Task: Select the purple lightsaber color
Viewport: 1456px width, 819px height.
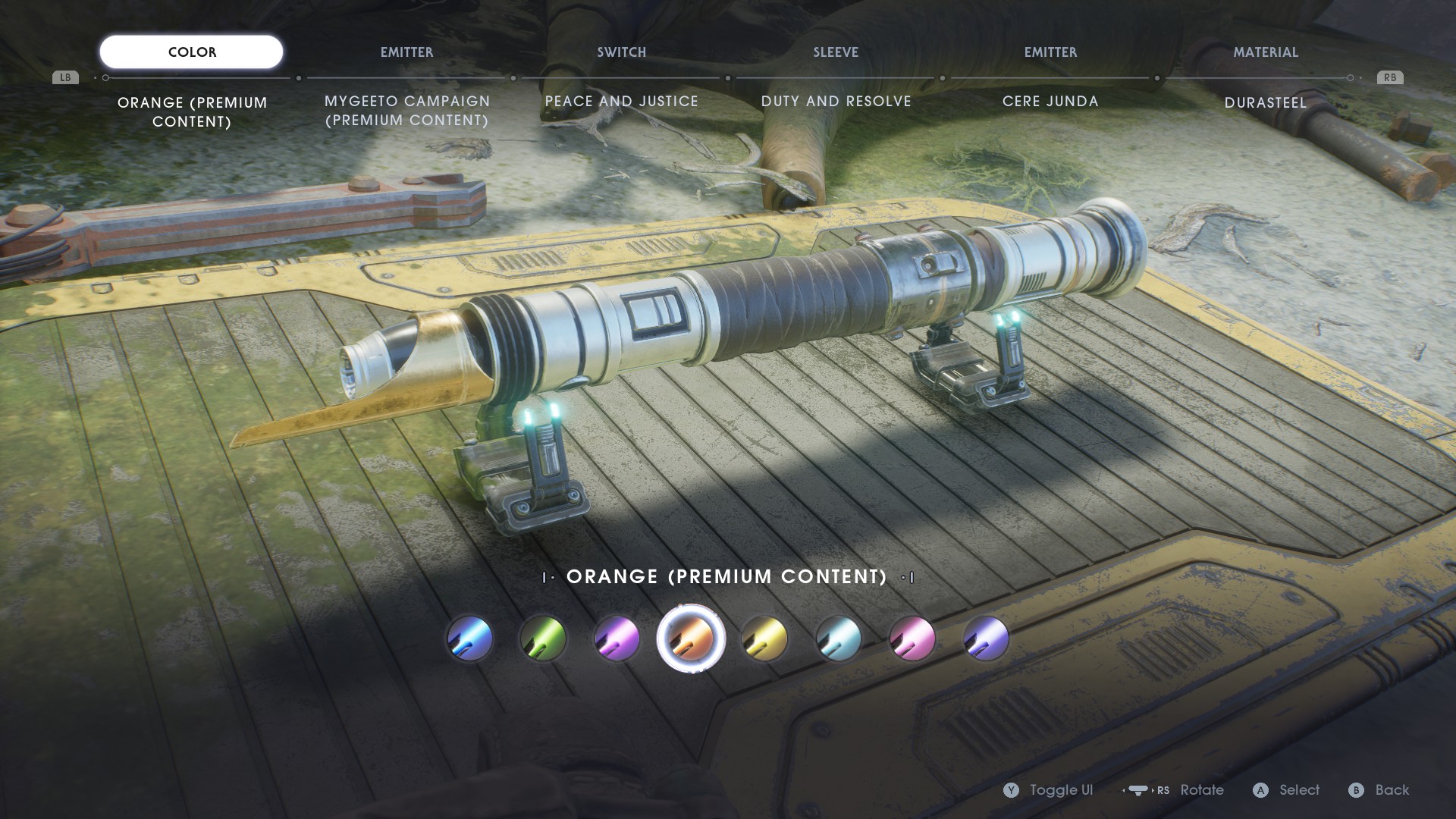Action: (617, 639)
